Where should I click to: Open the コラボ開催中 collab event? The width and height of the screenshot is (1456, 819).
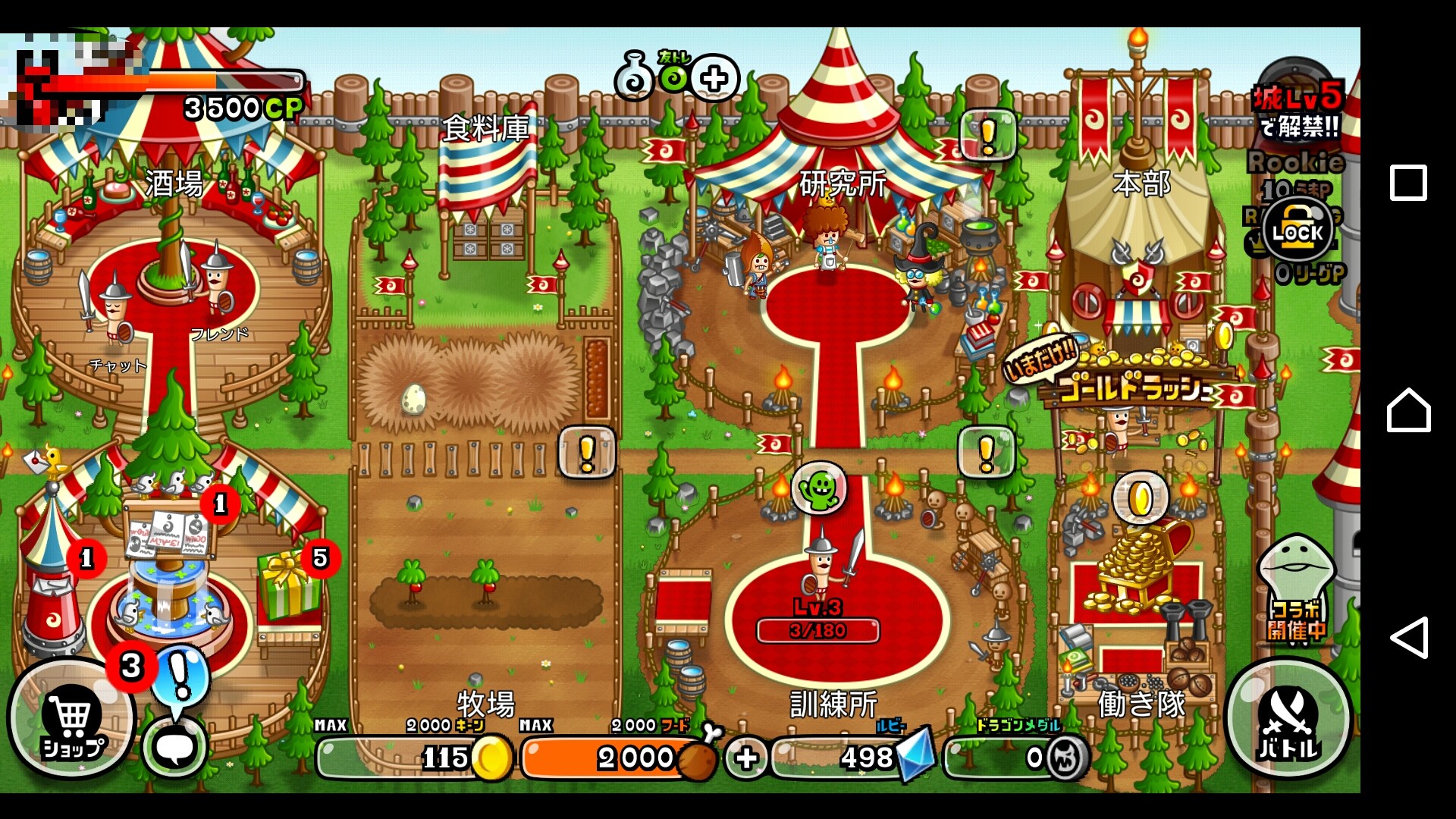(1297, 591)
